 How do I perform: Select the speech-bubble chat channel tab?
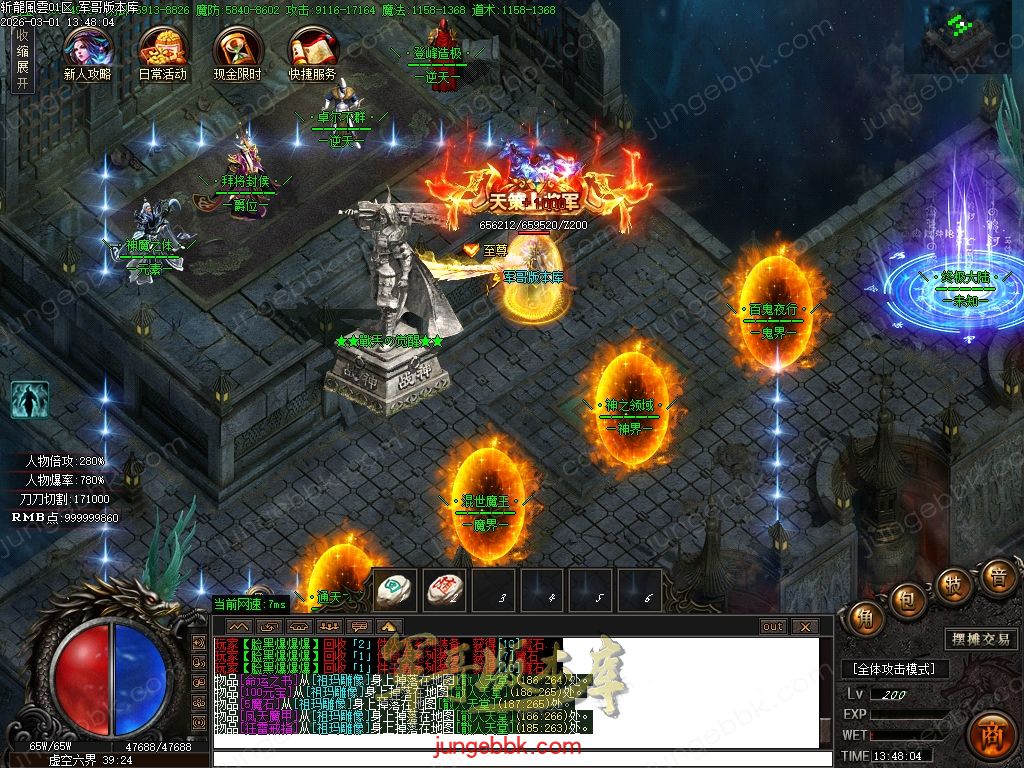point(359,627)
